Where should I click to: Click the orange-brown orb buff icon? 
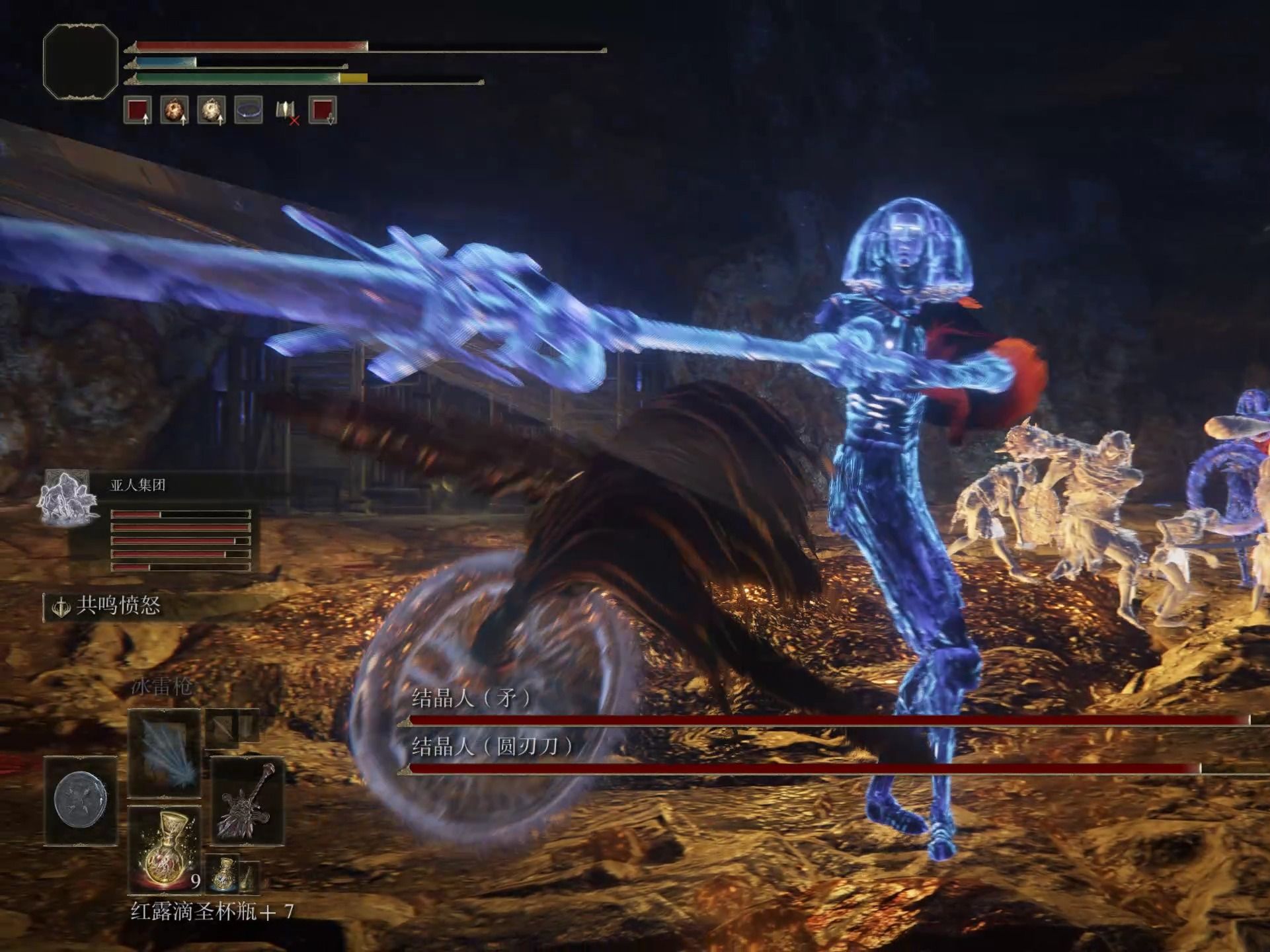tap(175, 110)
